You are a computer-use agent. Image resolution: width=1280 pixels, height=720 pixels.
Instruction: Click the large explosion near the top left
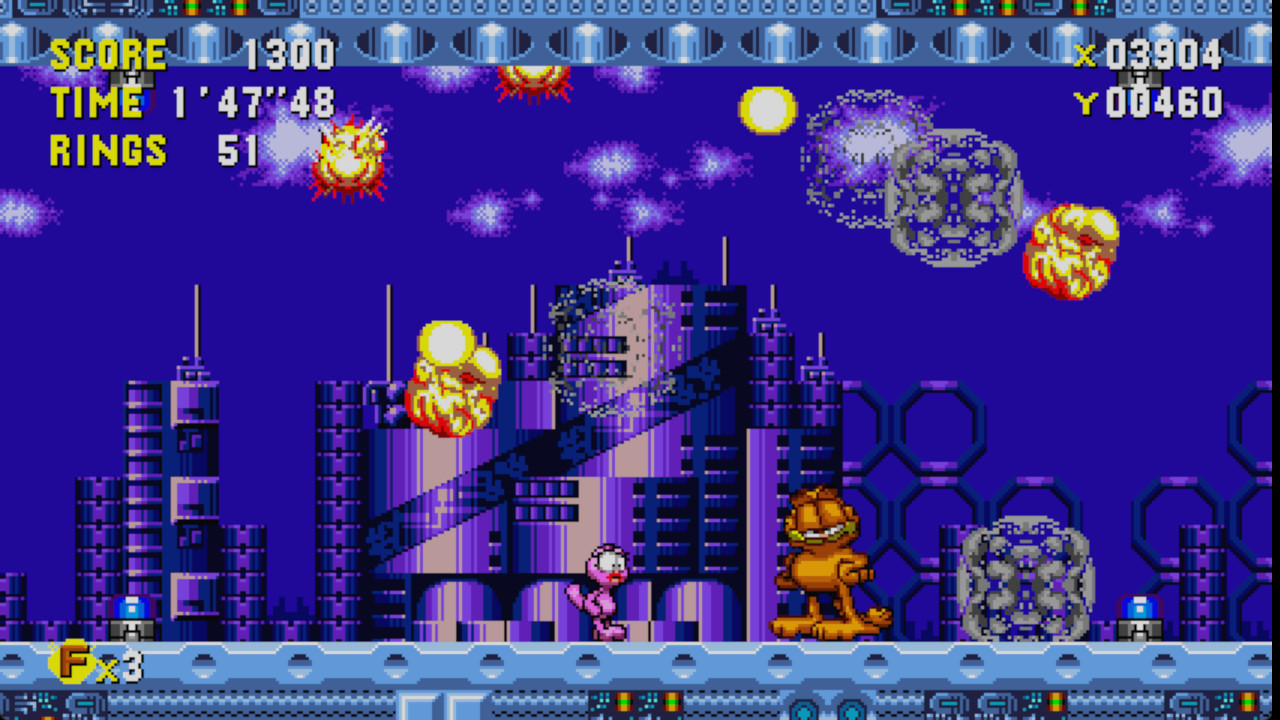[350, 155]
